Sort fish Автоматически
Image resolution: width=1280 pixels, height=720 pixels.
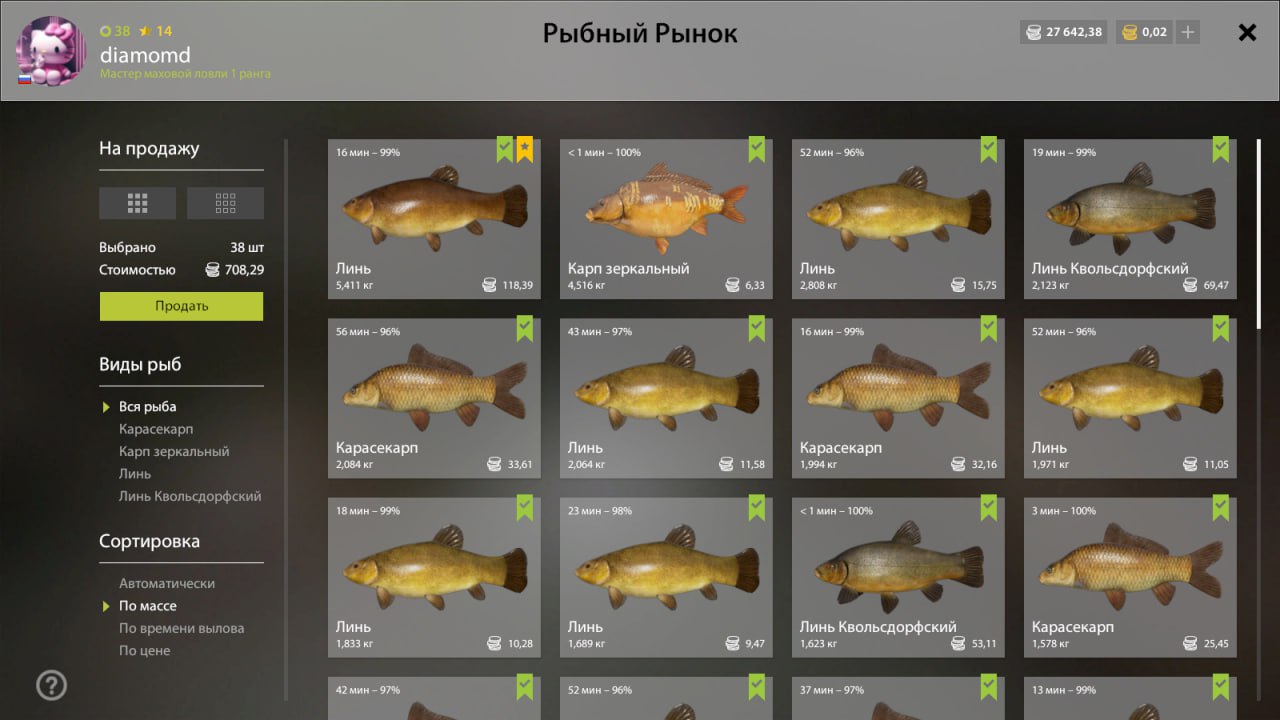pos(167,583)
